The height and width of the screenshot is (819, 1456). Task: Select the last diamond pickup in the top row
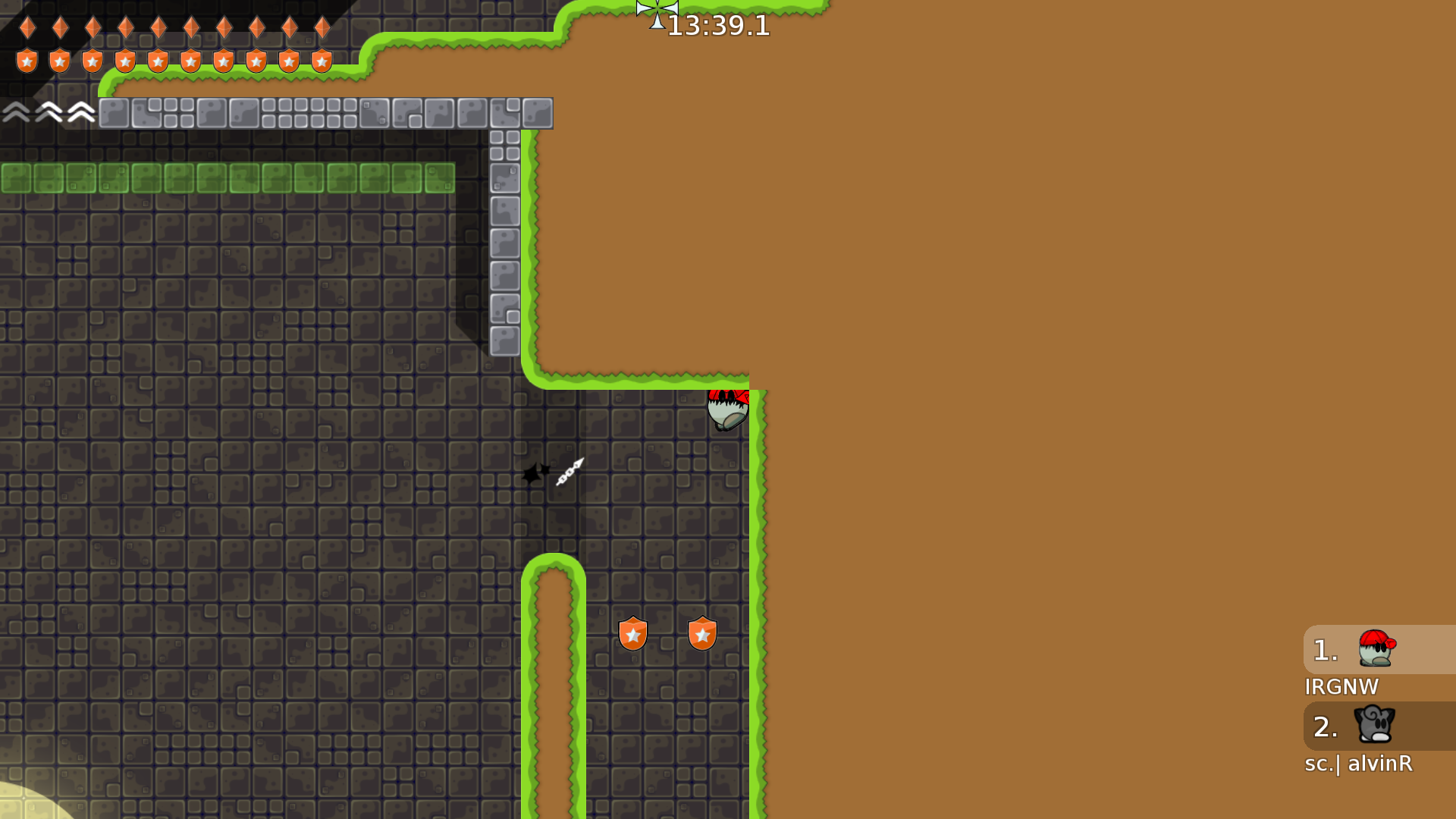[x=322, y=28]
